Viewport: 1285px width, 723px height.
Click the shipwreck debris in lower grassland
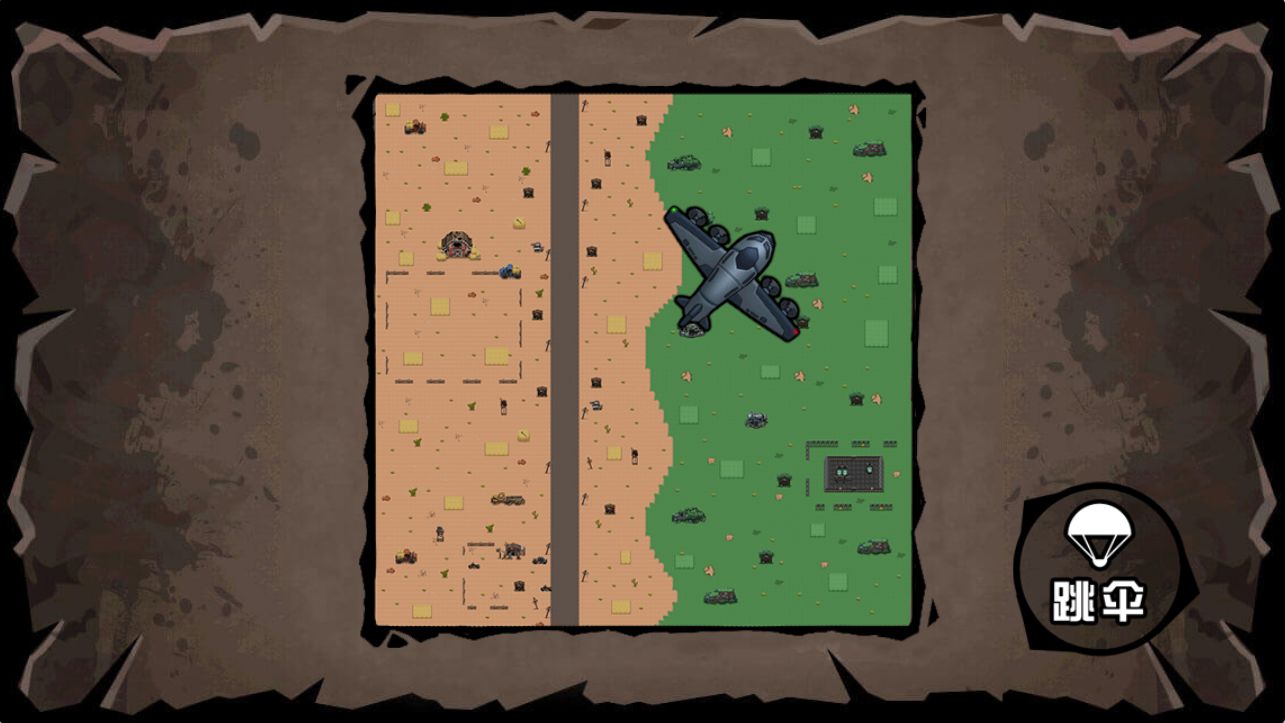(722, 596)
